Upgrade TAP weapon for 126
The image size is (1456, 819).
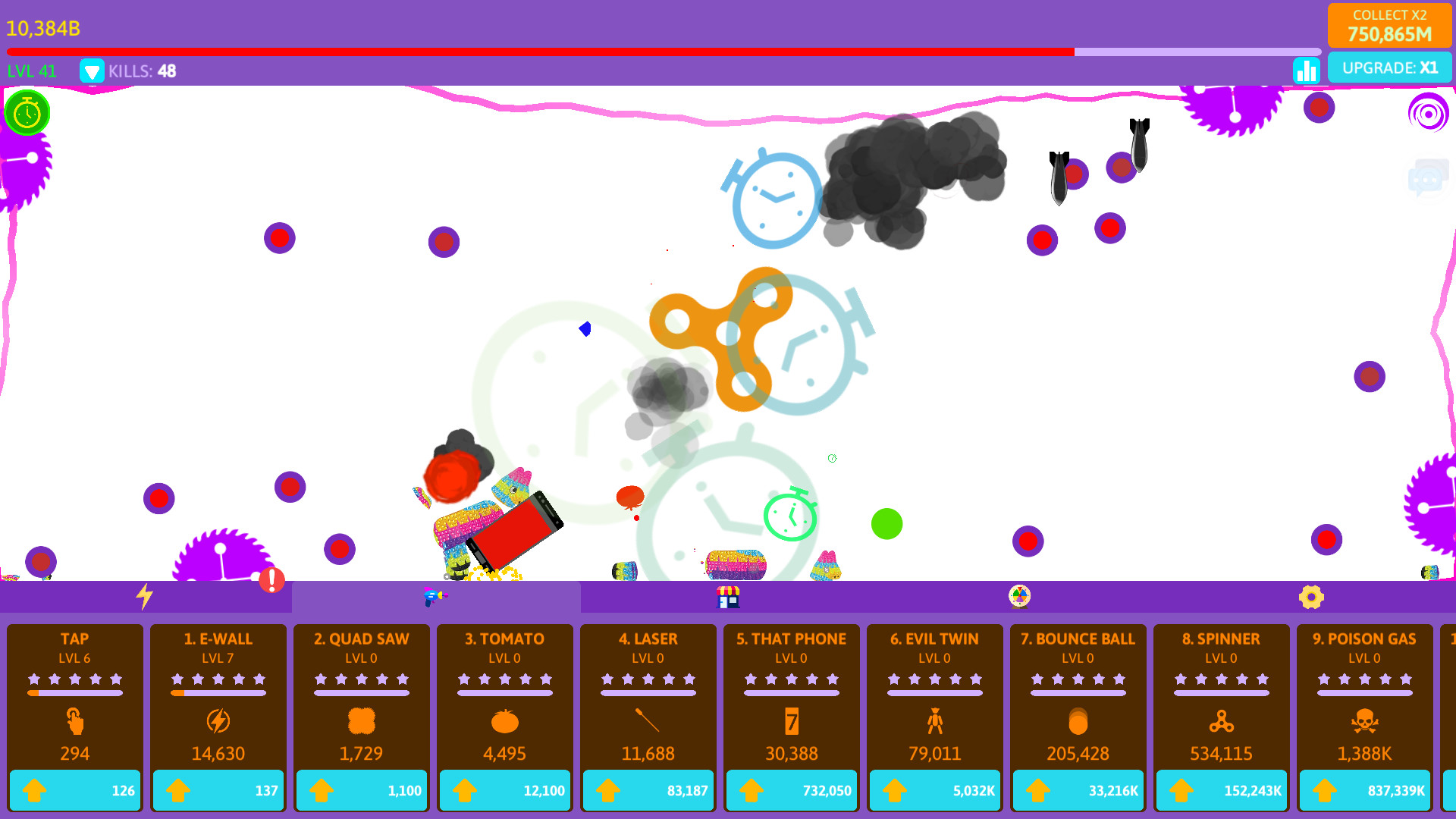click(x=74, y=789)
